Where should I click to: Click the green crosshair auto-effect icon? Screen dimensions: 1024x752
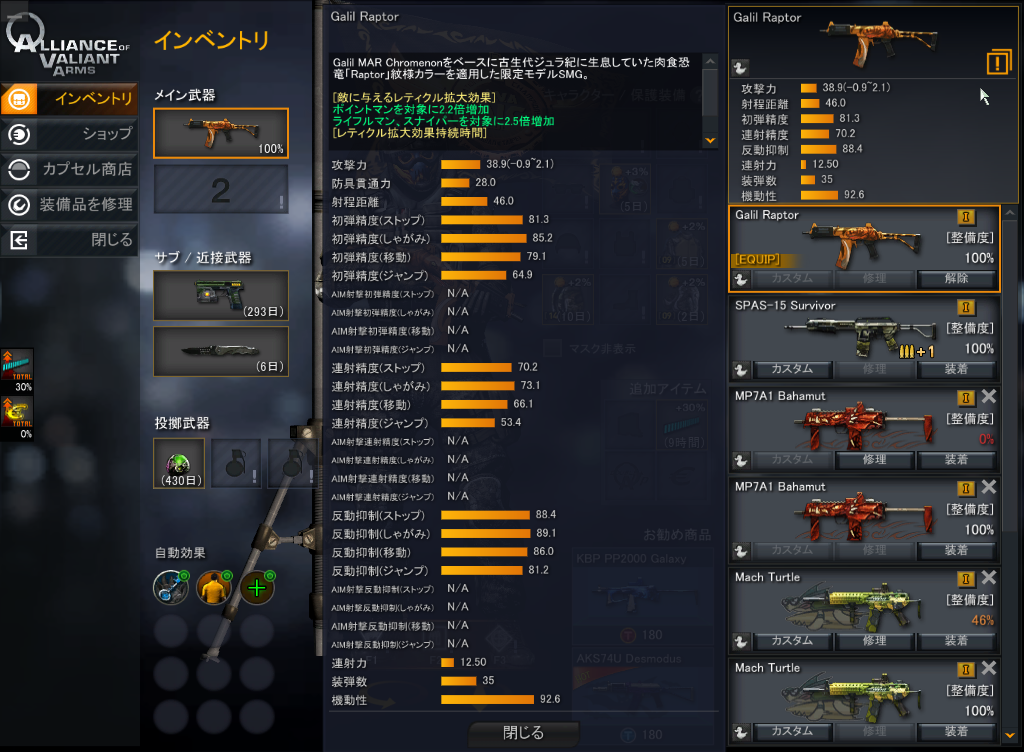pos(257,587)
